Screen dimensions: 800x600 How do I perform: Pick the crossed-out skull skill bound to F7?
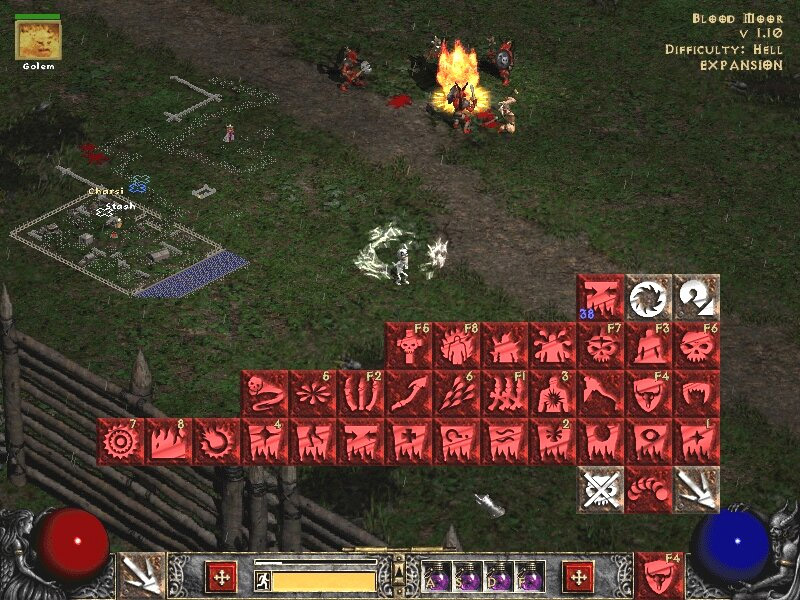click(601, 345)
